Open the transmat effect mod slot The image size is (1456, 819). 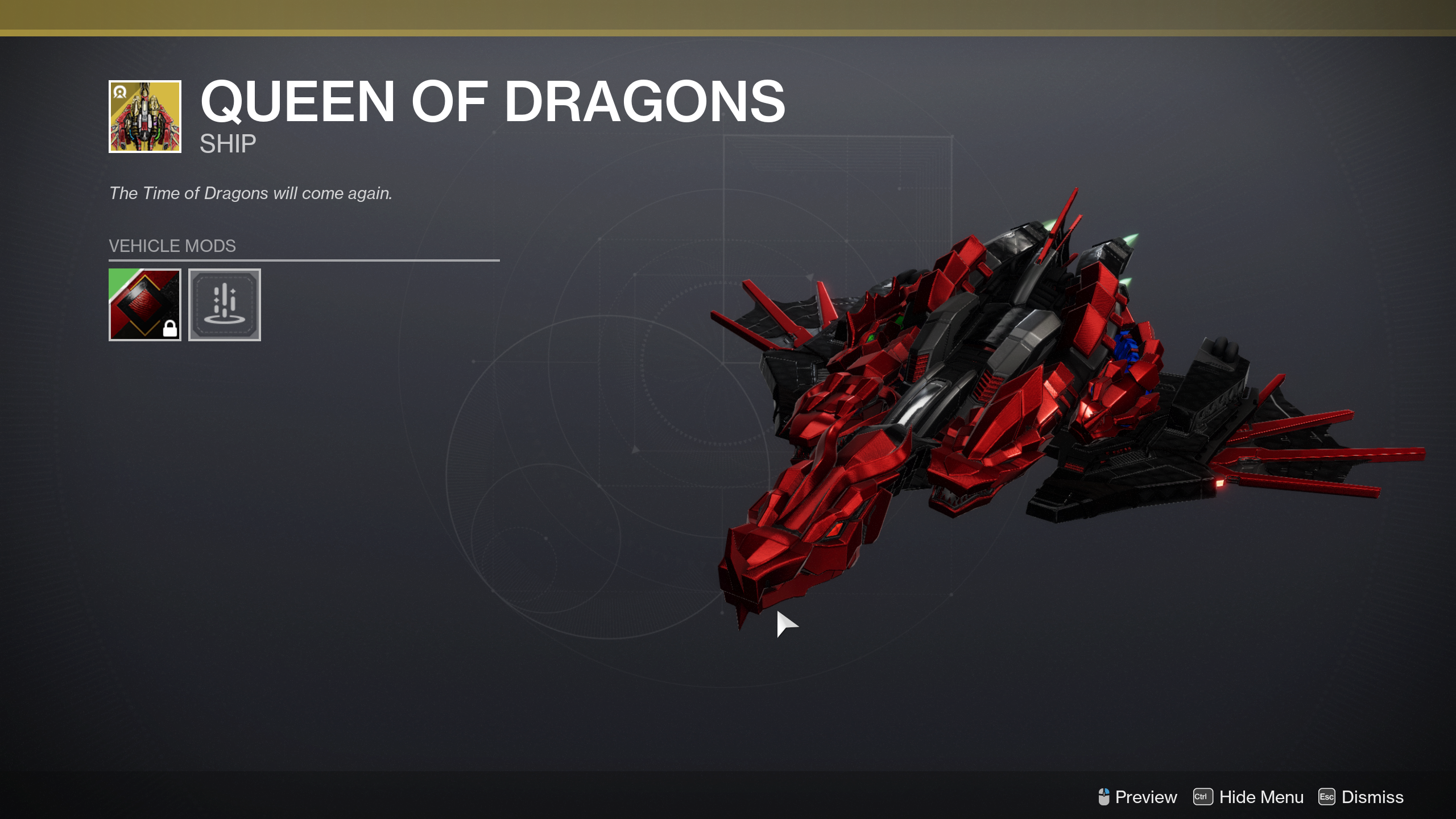[224, 305]
